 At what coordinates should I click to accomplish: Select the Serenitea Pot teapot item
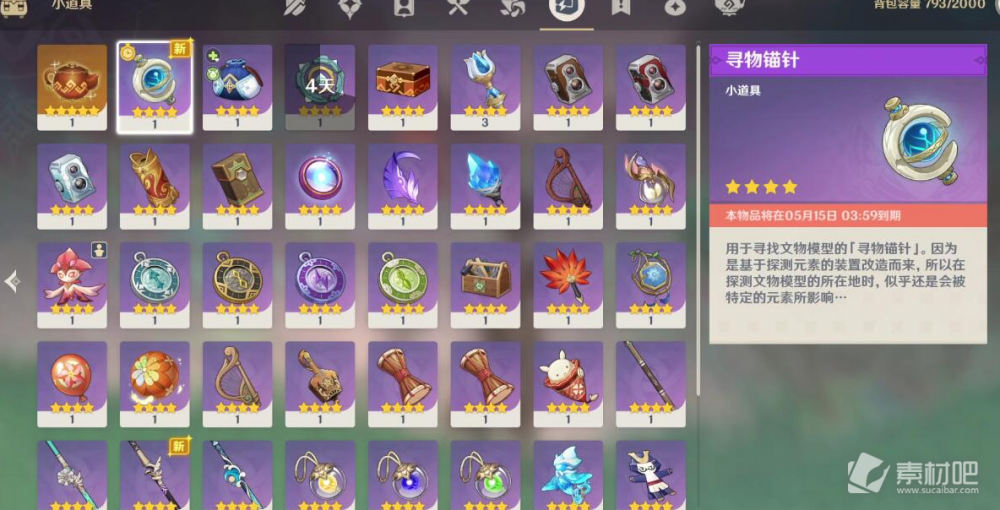(x=72, y=81)
